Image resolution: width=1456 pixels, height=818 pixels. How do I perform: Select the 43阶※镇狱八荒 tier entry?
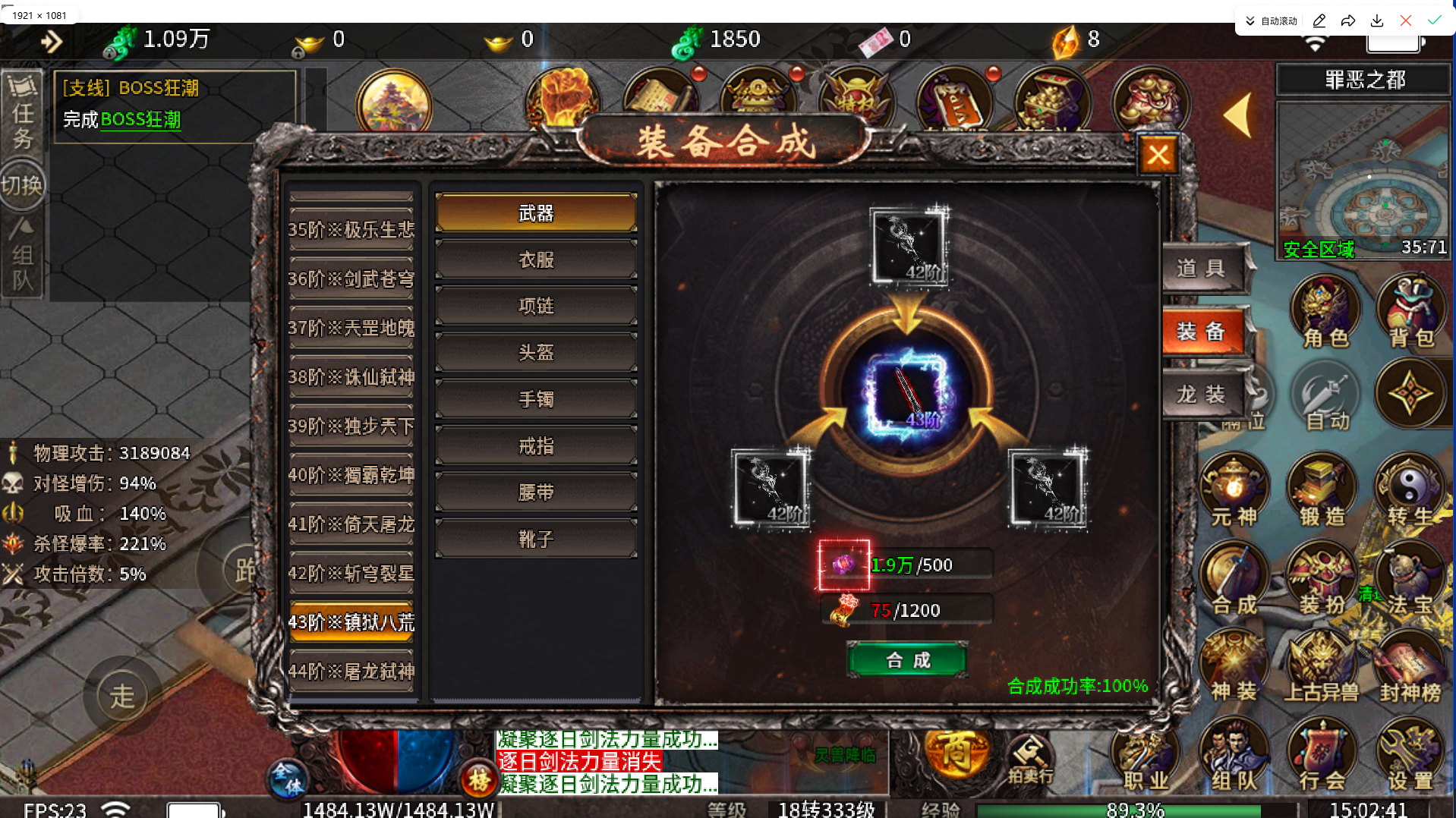(x=351, y=622)
